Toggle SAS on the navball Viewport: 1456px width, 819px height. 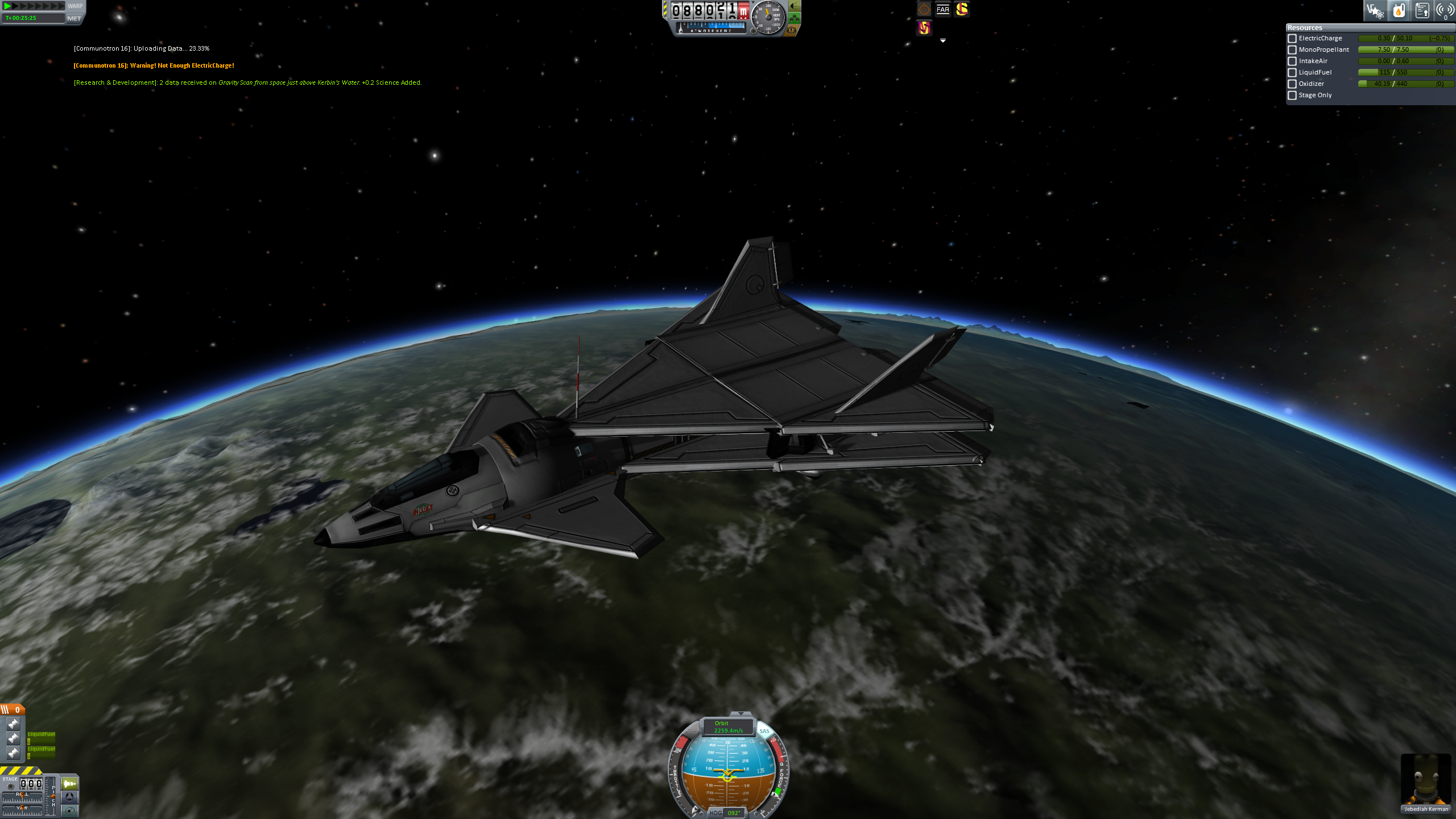pos(764,731)
